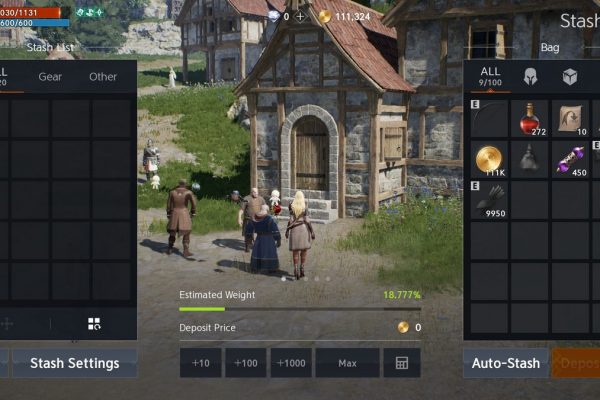600x400 pixels.
Task: Switch to the Gear stash tab
Action: click(x=50, y=77)
